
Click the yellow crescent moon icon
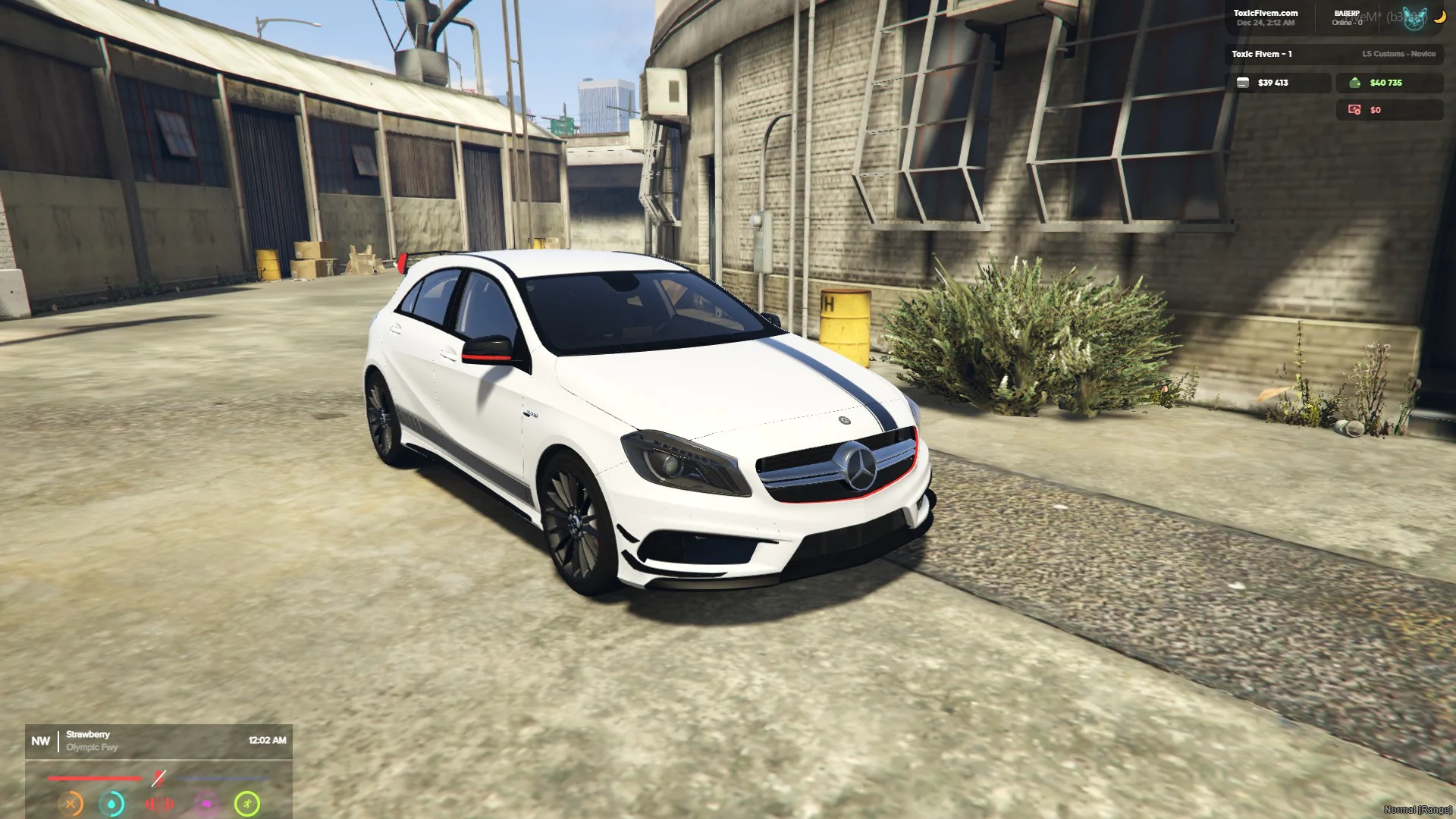pyautogui.click(x=1439, y=17)
